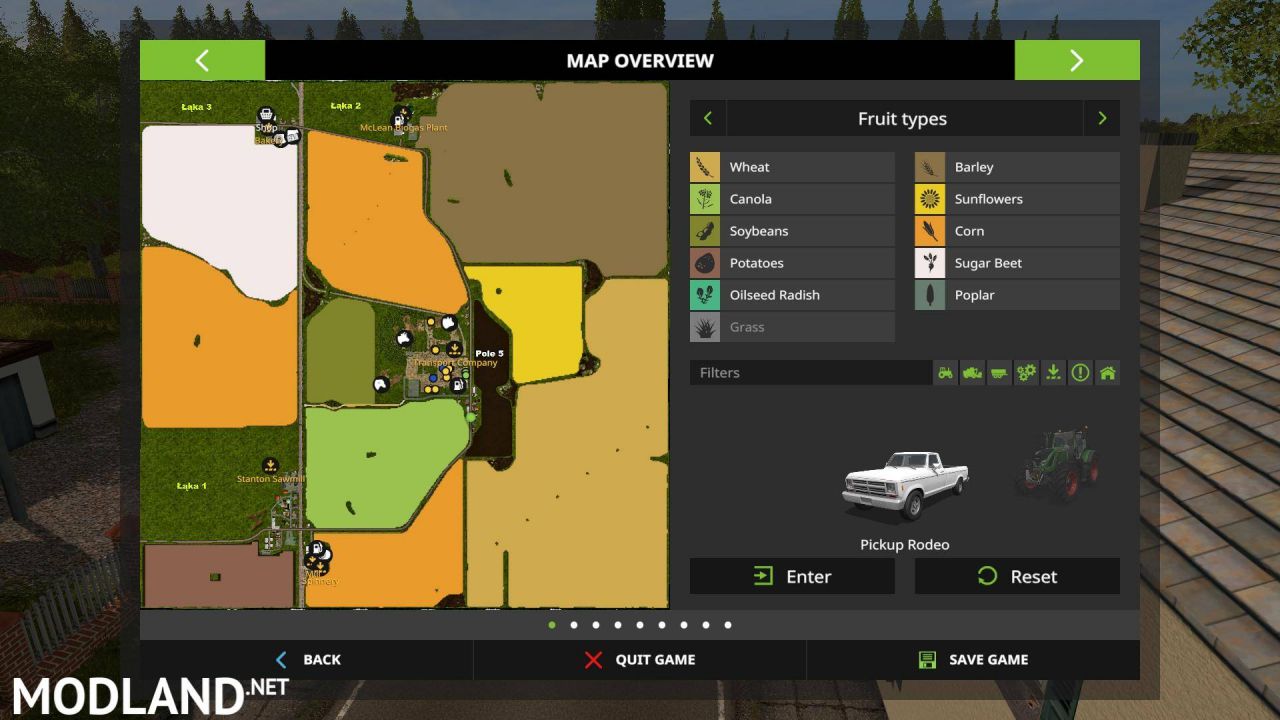1280x720 pixels.
Task: Choose Quit Game from the bottom menu
Action: [640, 659]
